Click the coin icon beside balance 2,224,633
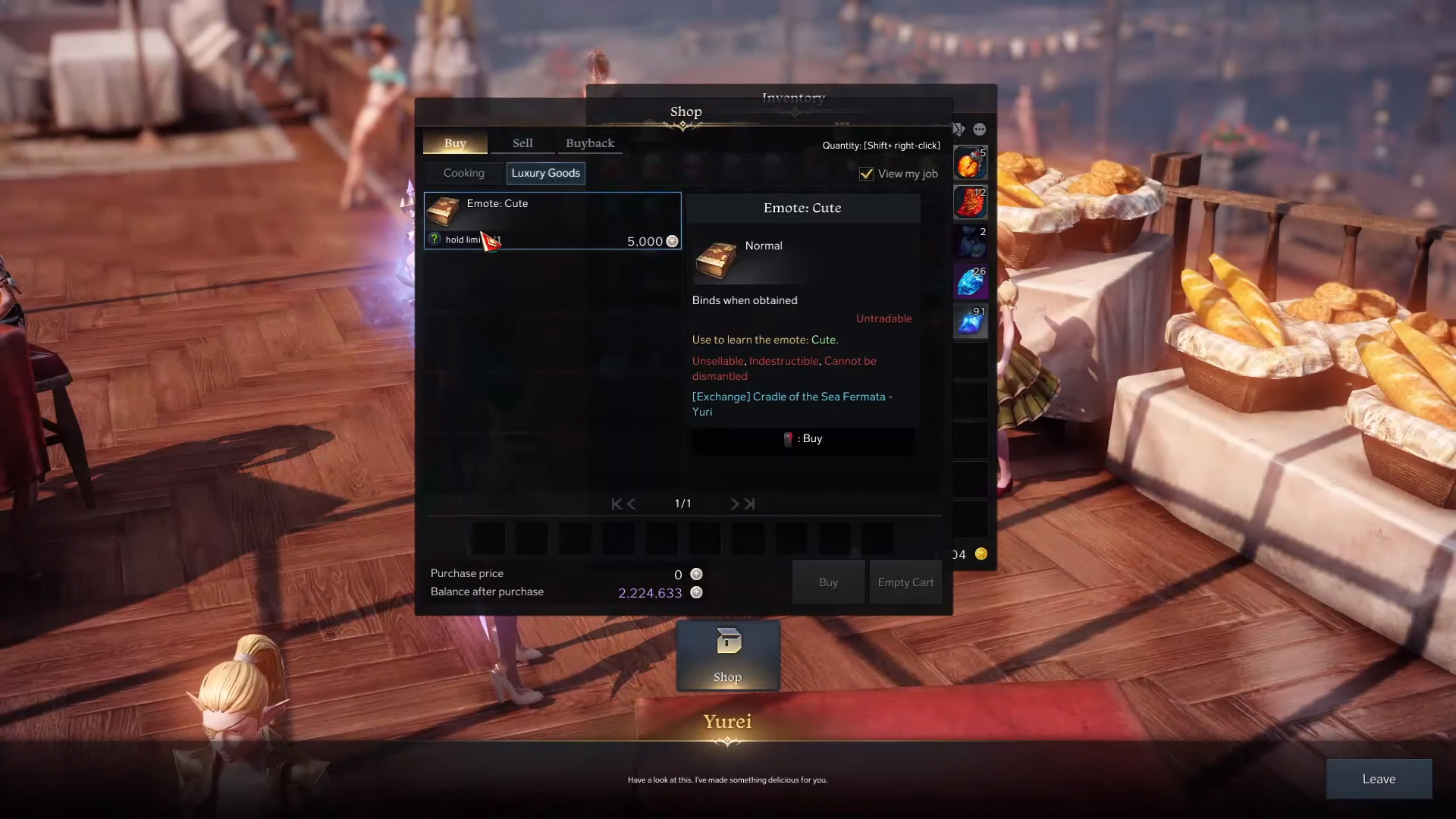Screen dimensions: 1456x819 [x=696, y=592]
